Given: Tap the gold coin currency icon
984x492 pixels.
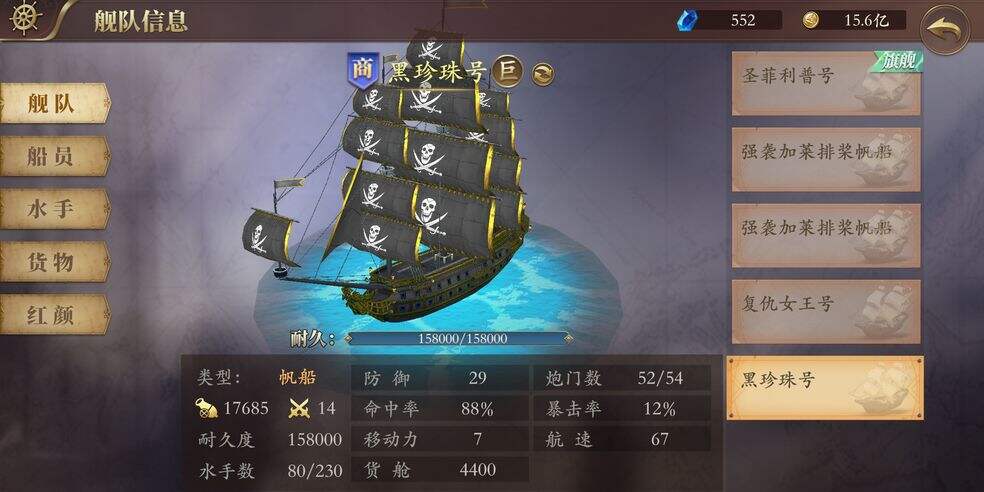Looking at the screenshot, I should (x=811, y=20).
